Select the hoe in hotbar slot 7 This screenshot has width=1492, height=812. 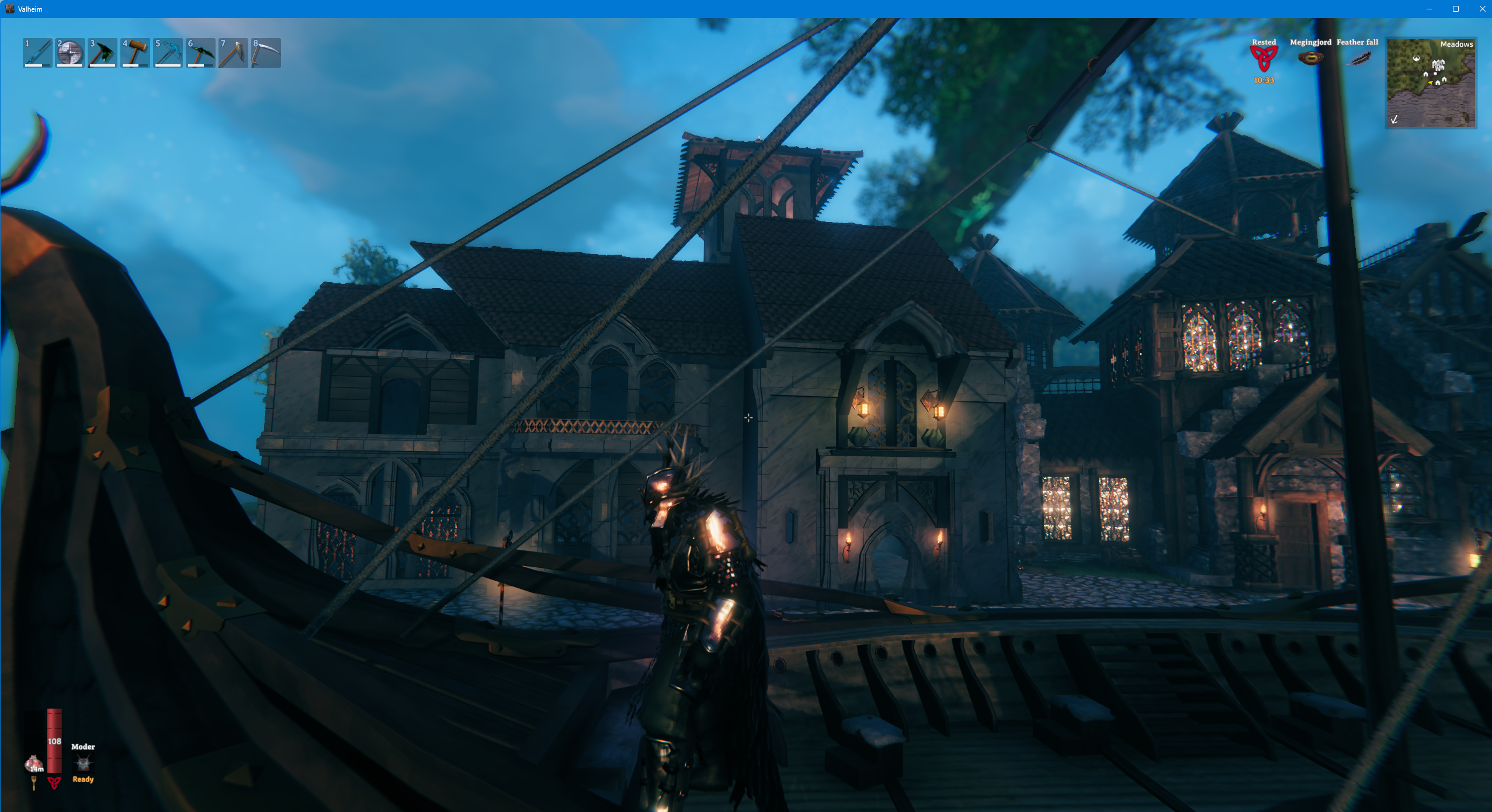pos(233,53)
